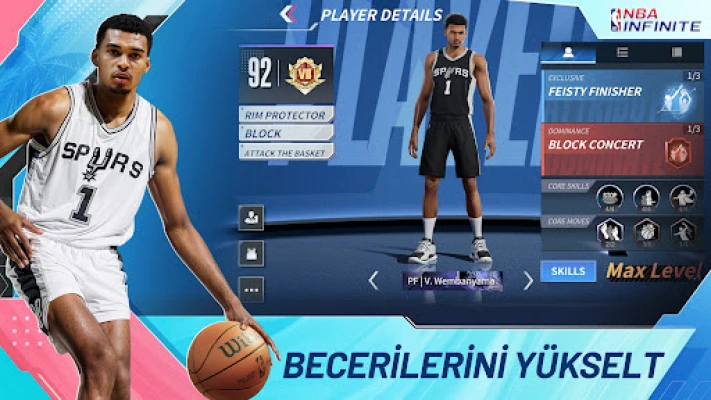Show the previous player with left arrow
The image size is (711, 400).
click(x=373, y=280)
